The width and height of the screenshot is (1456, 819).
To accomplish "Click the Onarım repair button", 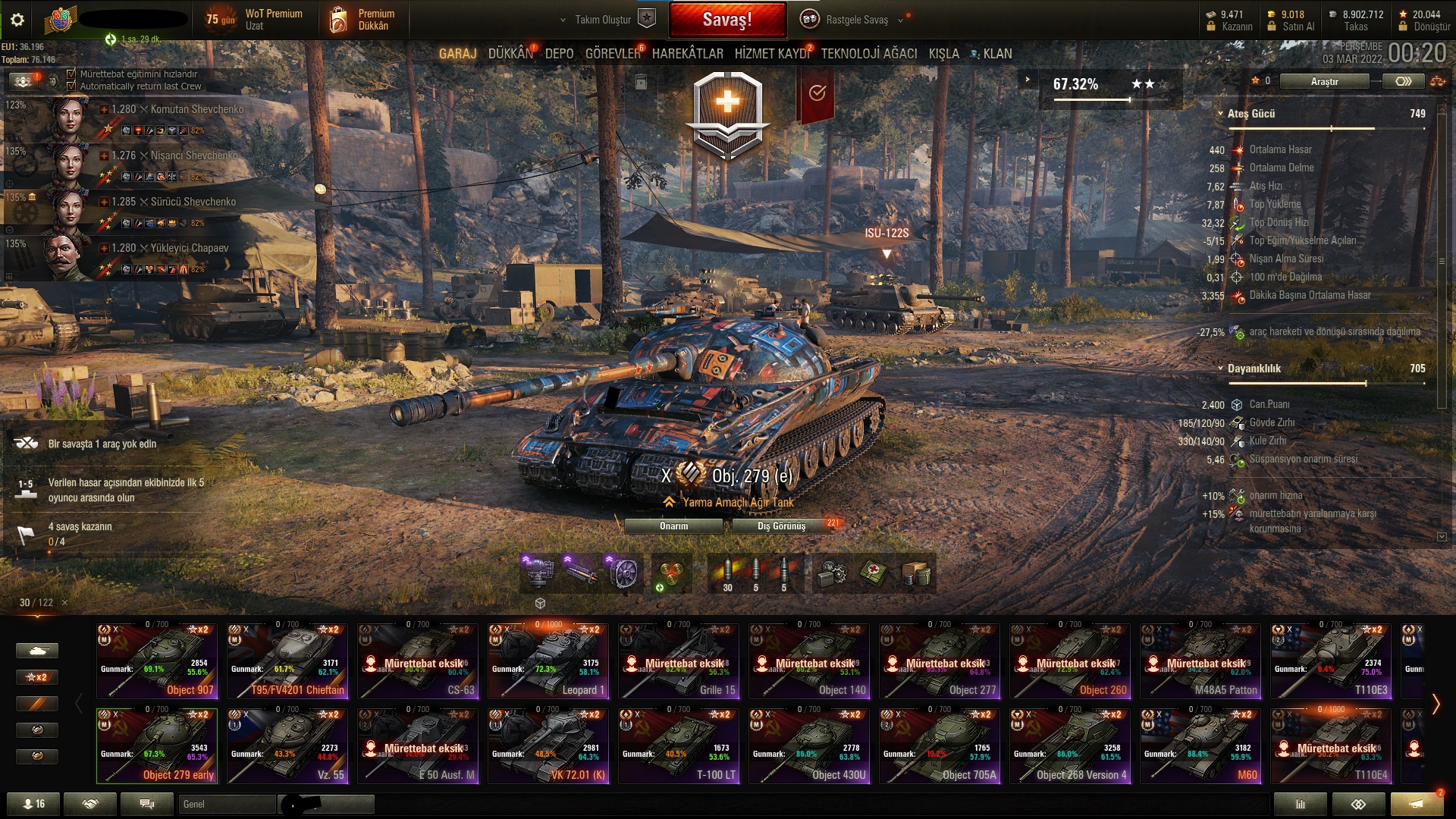I will point(673,526).
